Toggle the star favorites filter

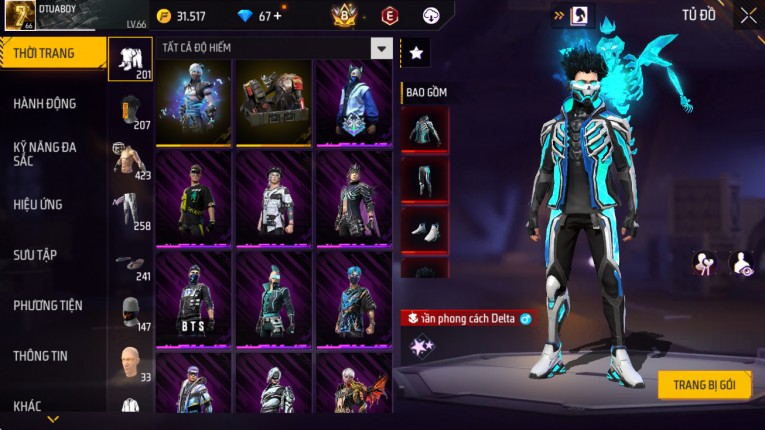pyautogui.click(x=416, y=52)
